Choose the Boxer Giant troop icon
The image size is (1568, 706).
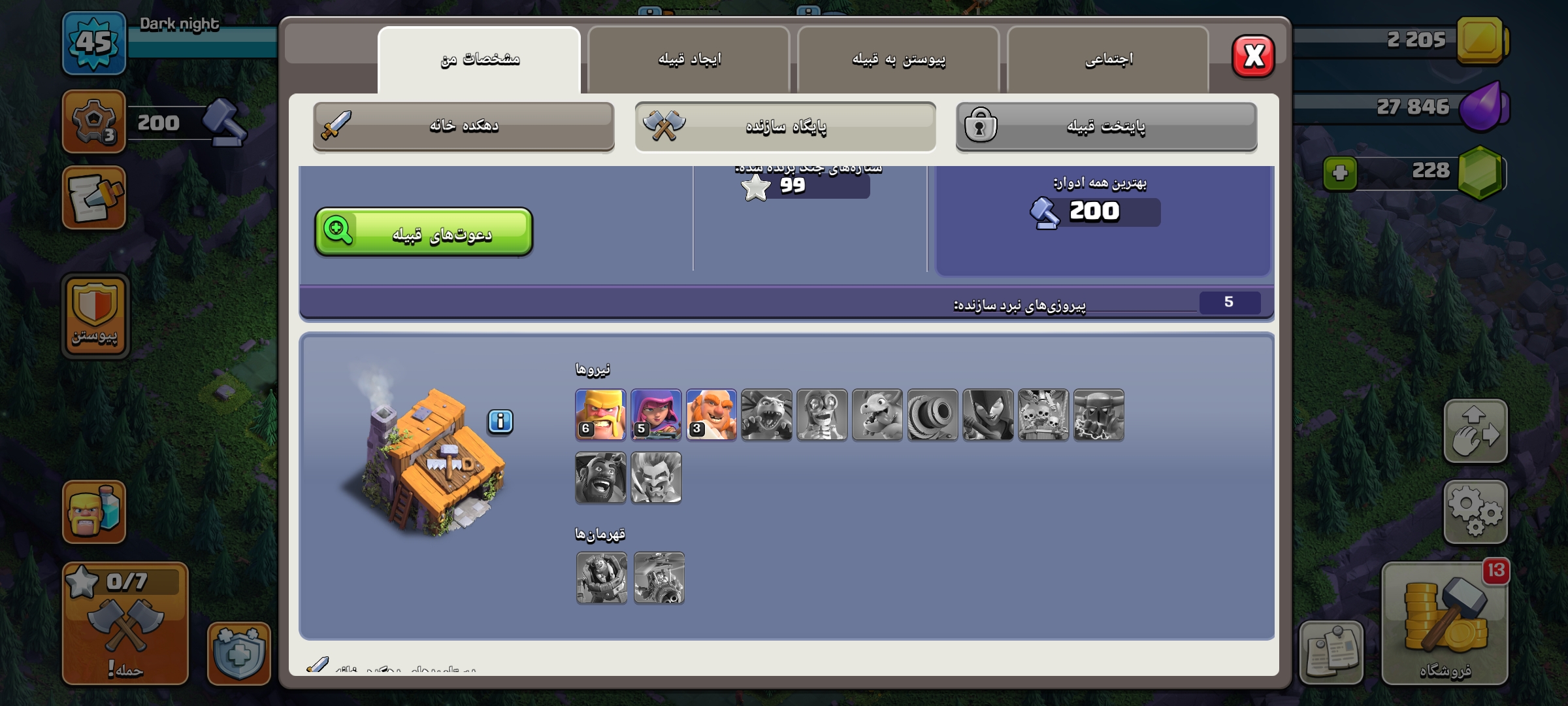(711, 414)
